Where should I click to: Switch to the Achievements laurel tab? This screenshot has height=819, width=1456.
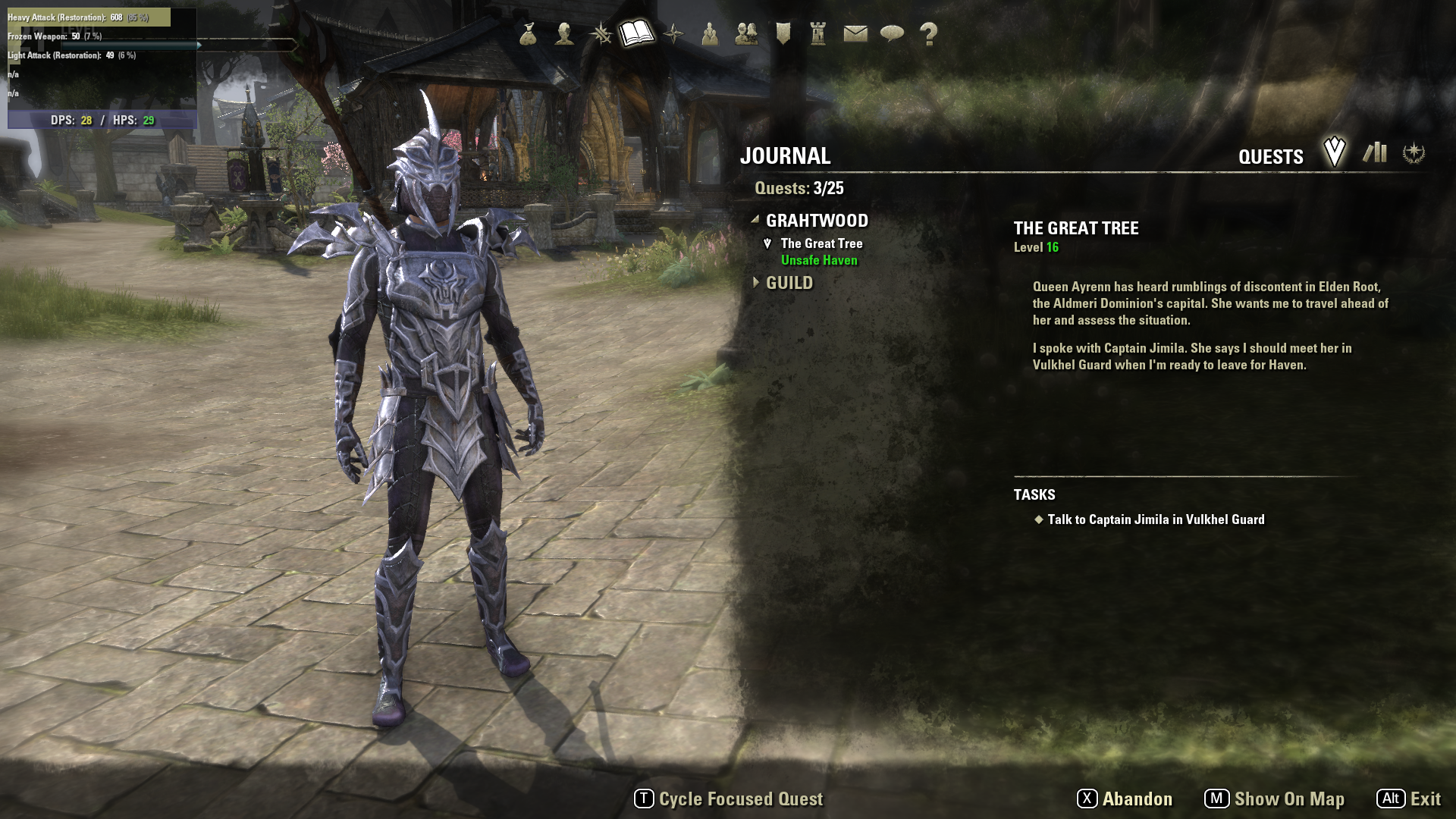(1414, 152)
